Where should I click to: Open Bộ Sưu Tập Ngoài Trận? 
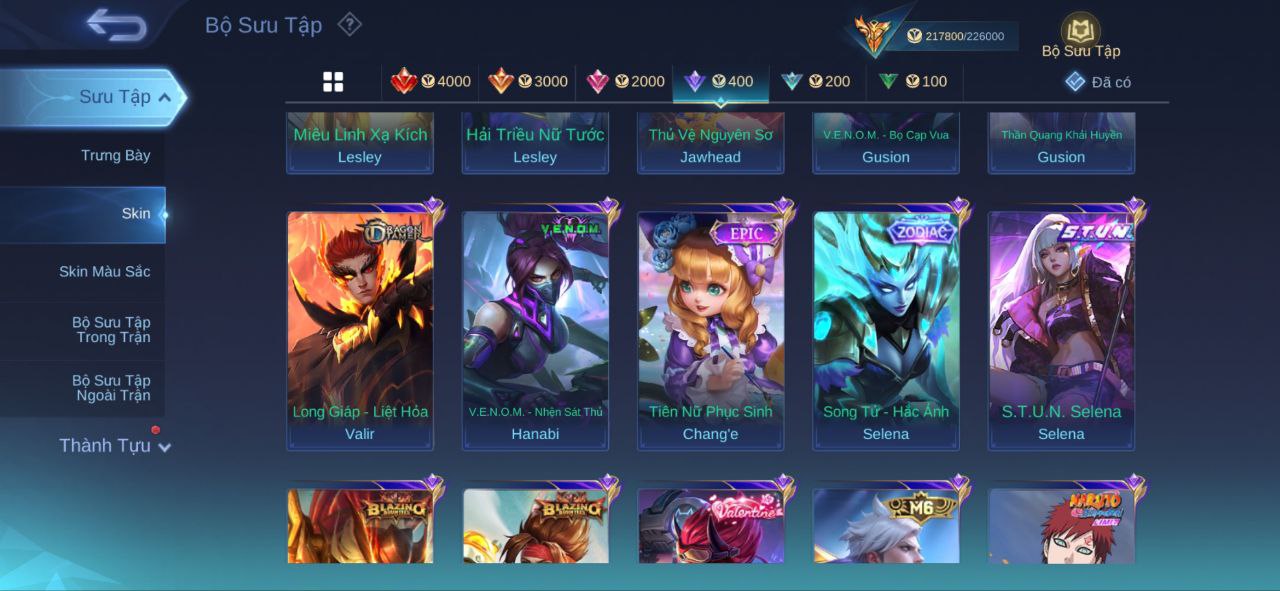[110, 388]
